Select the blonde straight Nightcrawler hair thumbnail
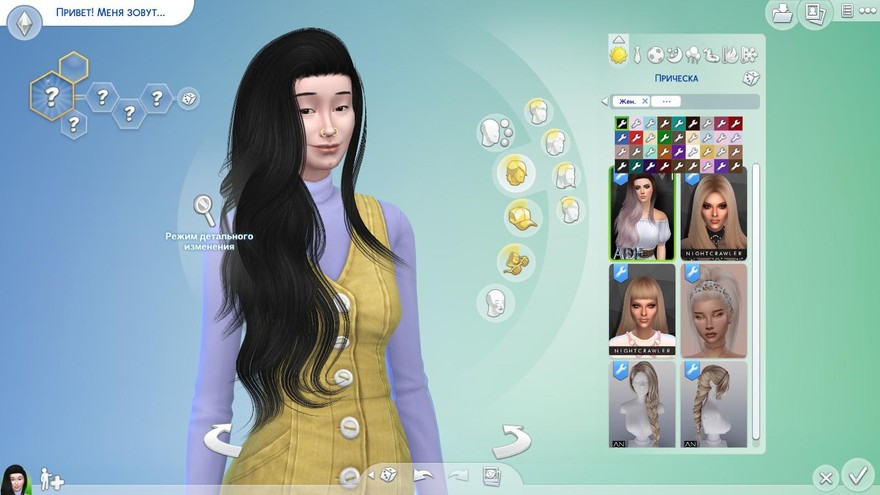 [x=714, y=211]
